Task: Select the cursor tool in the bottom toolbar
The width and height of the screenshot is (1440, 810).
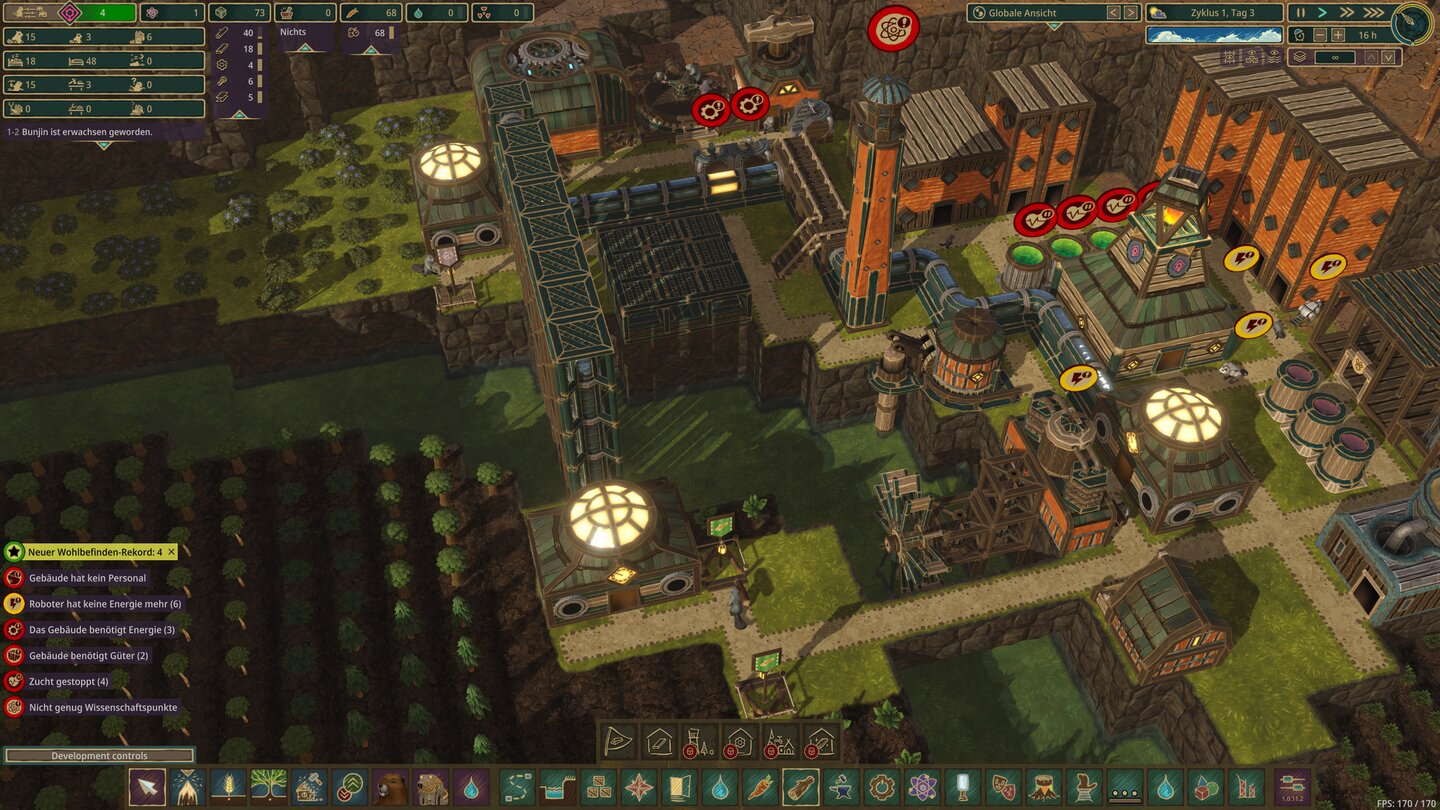Action: pos(147,787)
